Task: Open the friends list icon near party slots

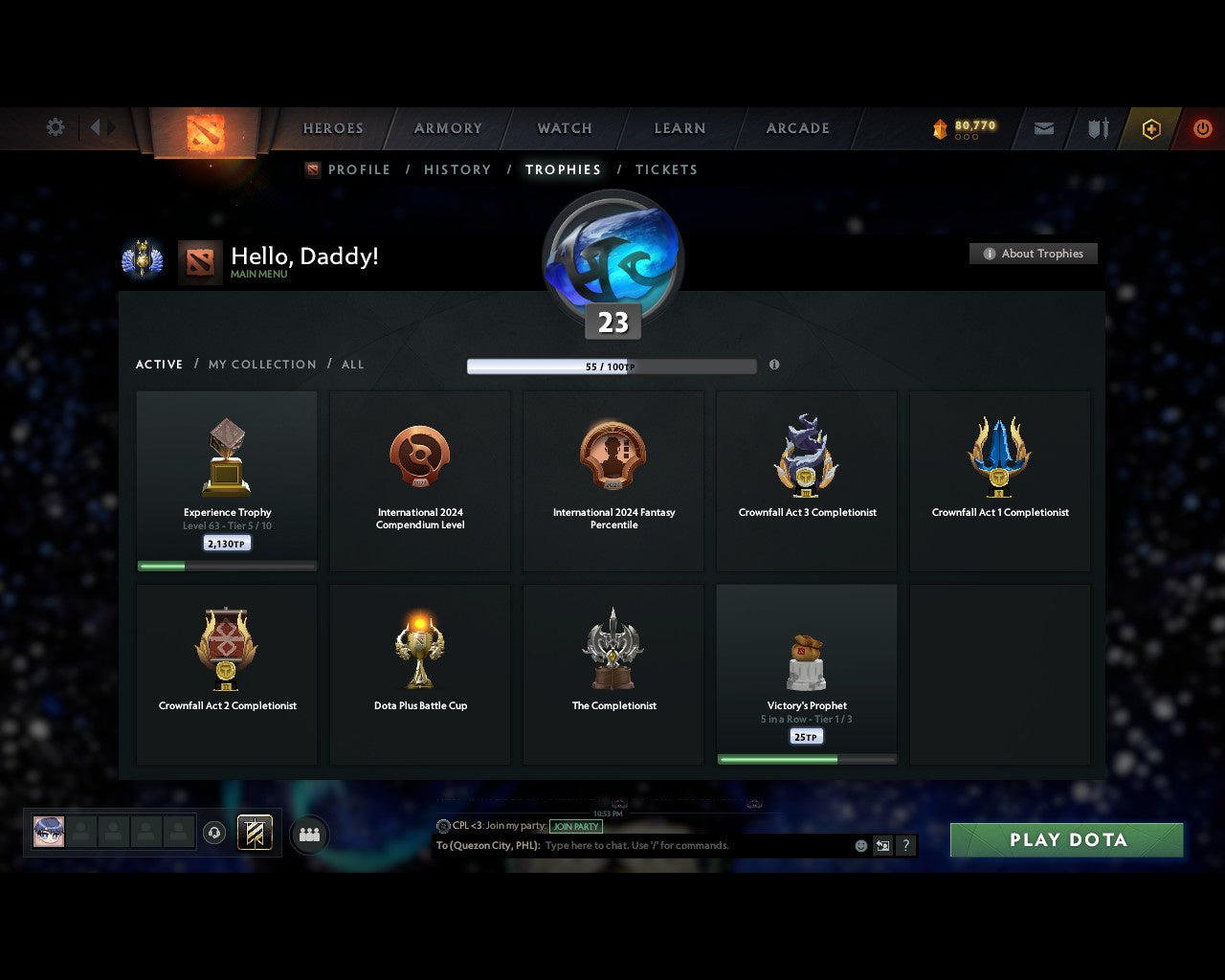Action: point(308,834)
